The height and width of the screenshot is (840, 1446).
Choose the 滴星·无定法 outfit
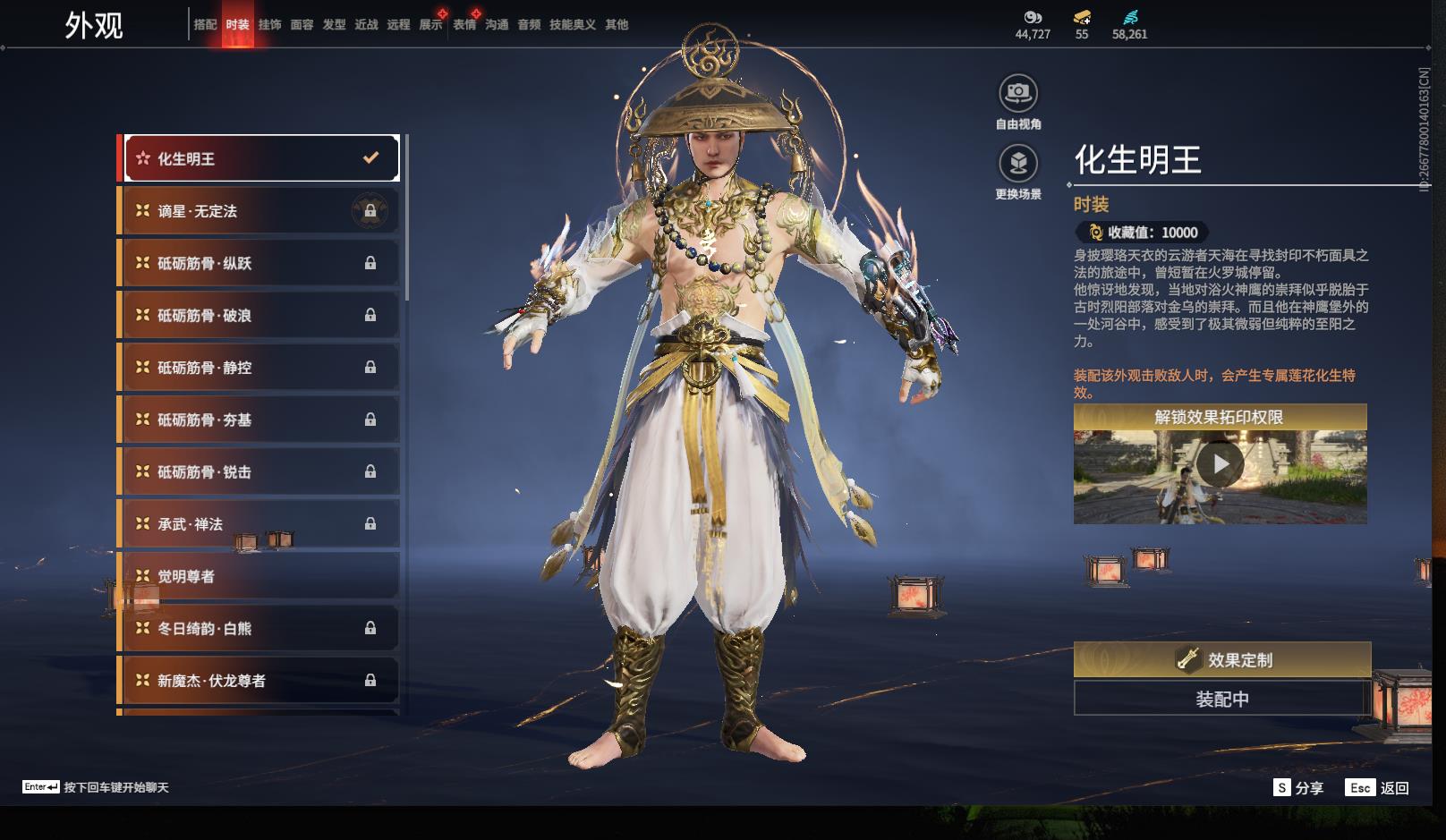260,211
